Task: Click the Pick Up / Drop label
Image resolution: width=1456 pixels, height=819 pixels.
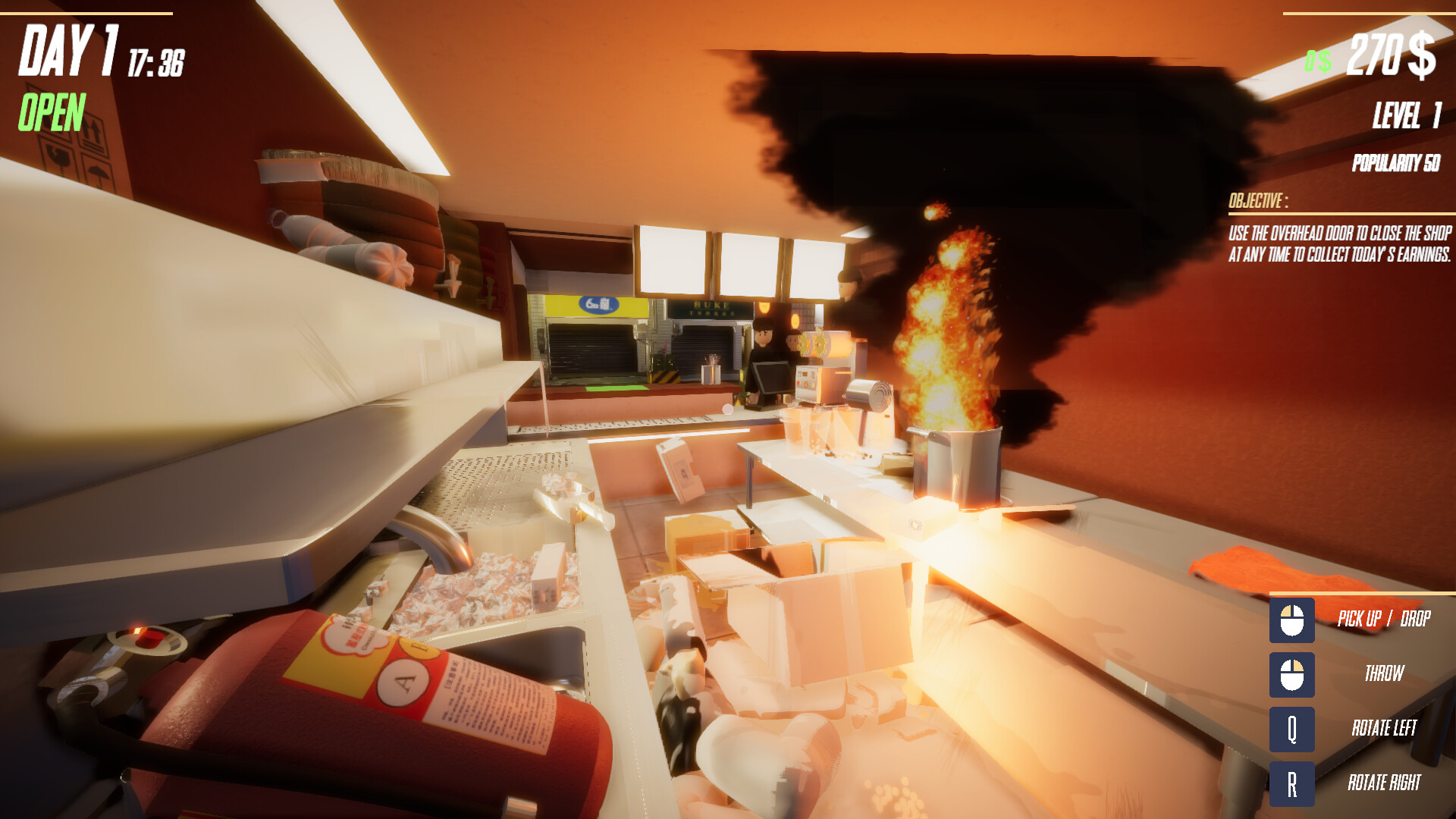Action: tap(1384, 619)
